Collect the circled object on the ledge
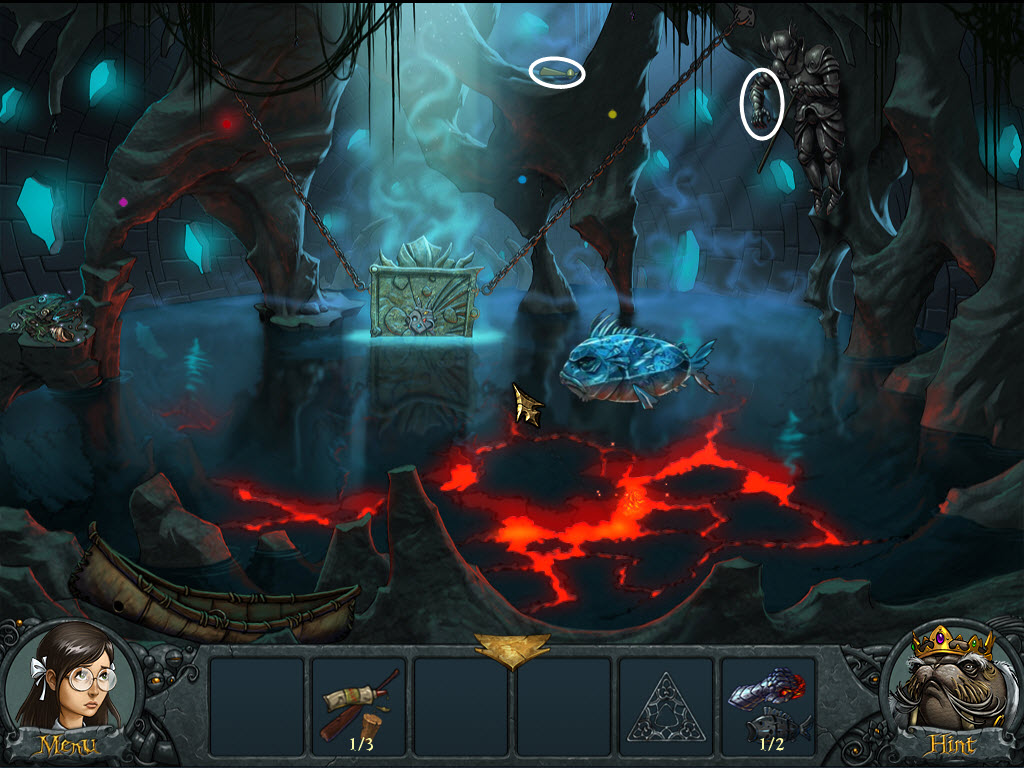 [557, 73]
